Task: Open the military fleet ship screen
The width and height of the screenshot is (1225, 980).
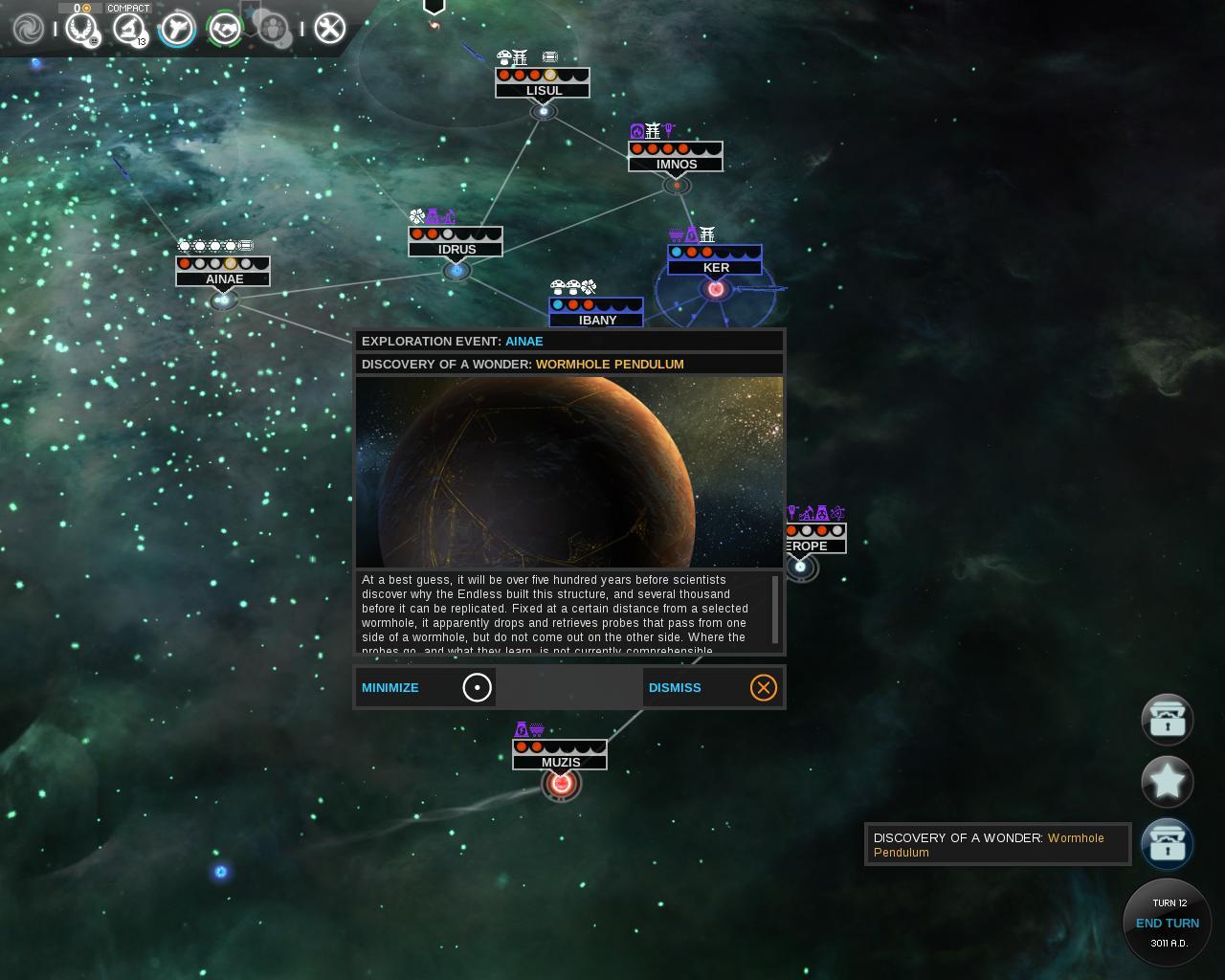Action: coord(177,29)
